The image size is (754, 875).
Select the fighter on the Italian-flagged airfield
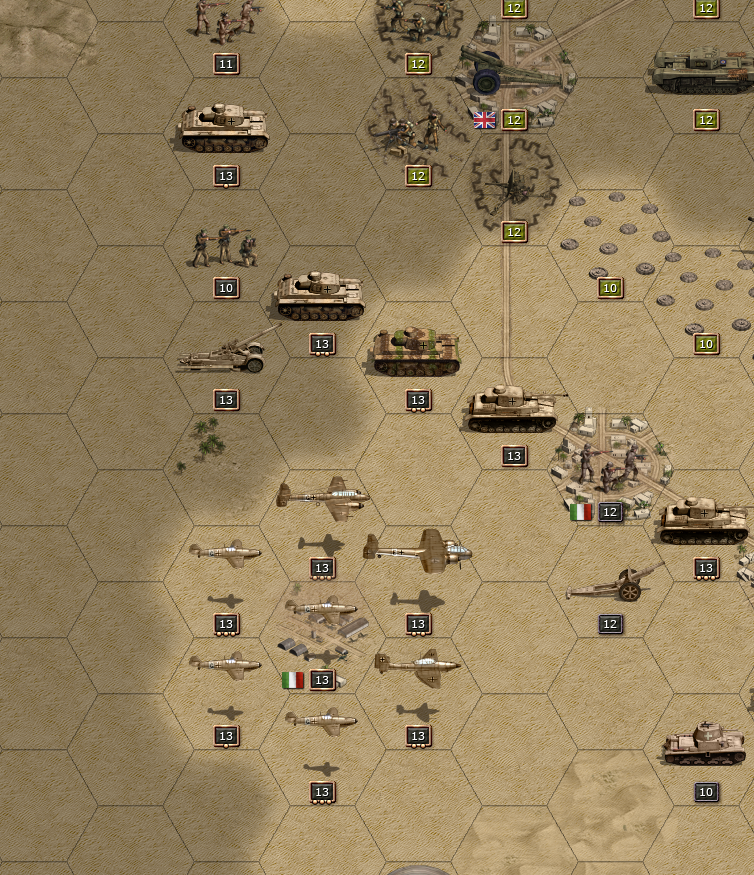321,608
